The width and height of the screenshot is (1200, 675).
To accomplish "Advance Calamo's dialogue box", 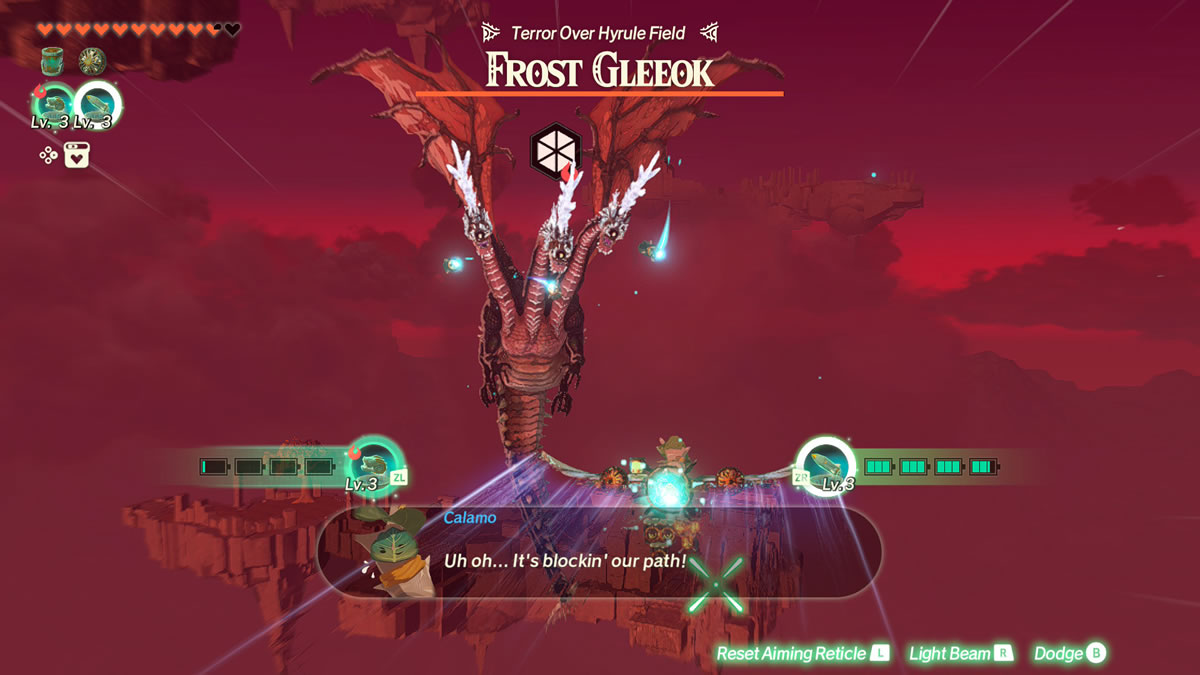I will click(x=598, y=551).
